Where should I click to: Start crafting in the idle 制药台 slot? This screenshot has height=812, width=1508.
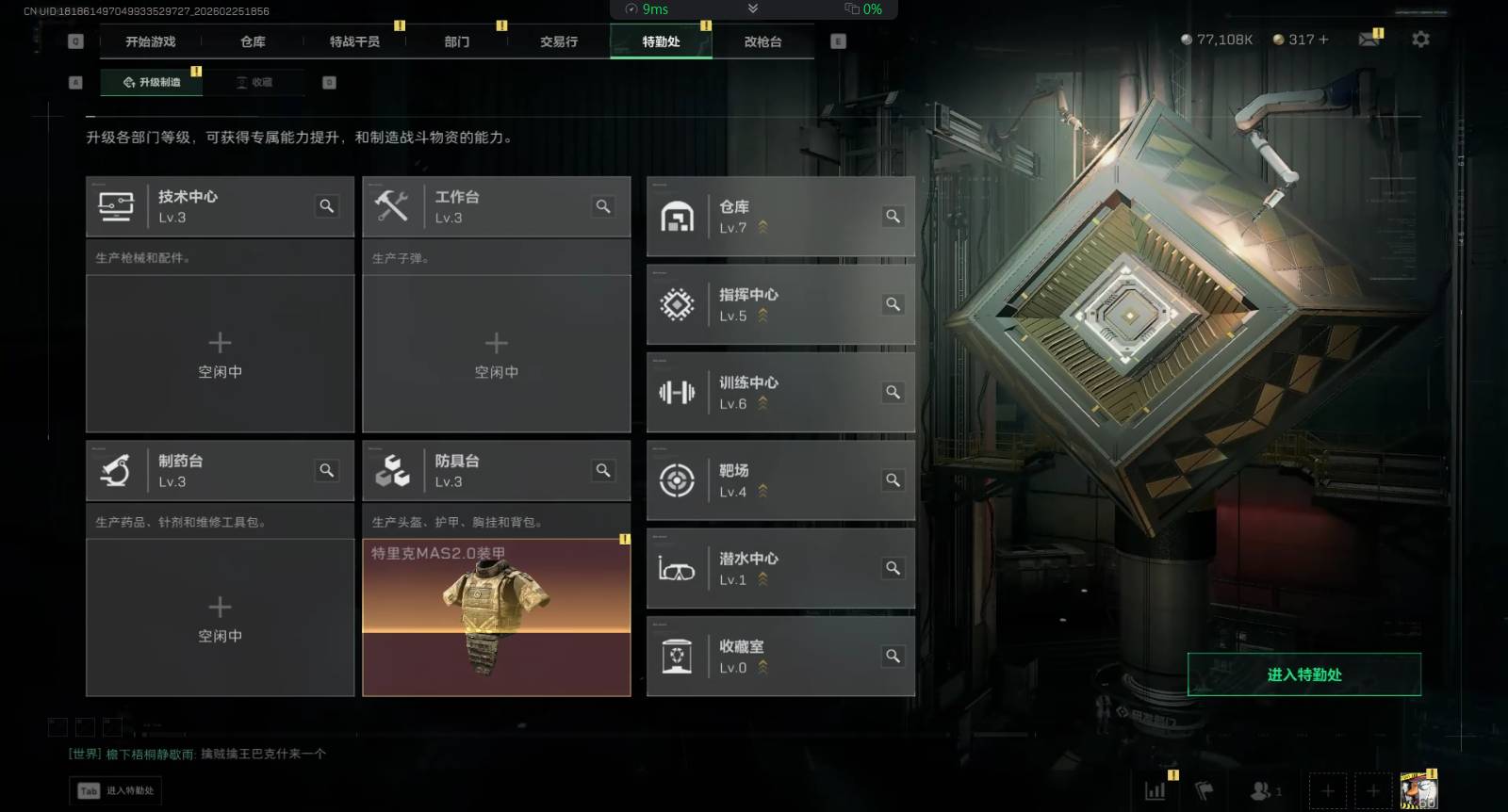click(x=220, y=617)
